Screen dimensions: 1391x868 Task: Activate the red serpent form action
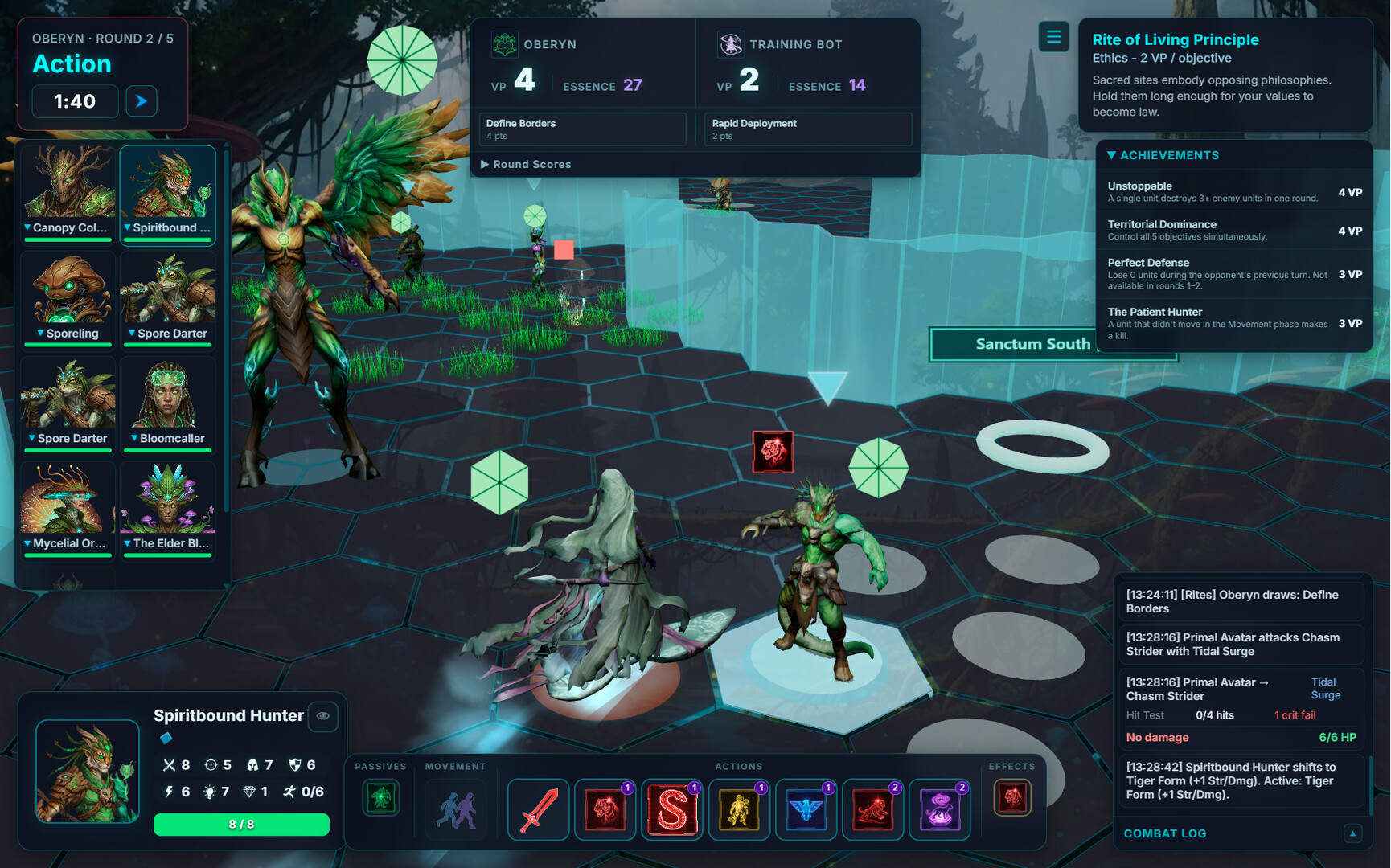pos(672,809)
